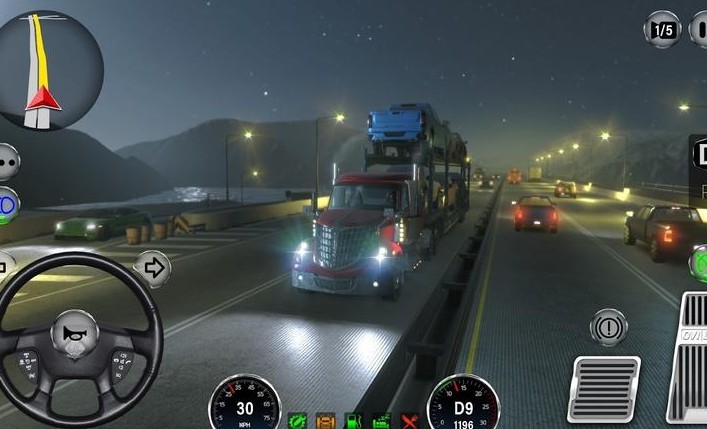The height and width of the screenshot is (429, 707).
Task: Click the red crossed tools repair icon
Action: click(x=409, y=421)
